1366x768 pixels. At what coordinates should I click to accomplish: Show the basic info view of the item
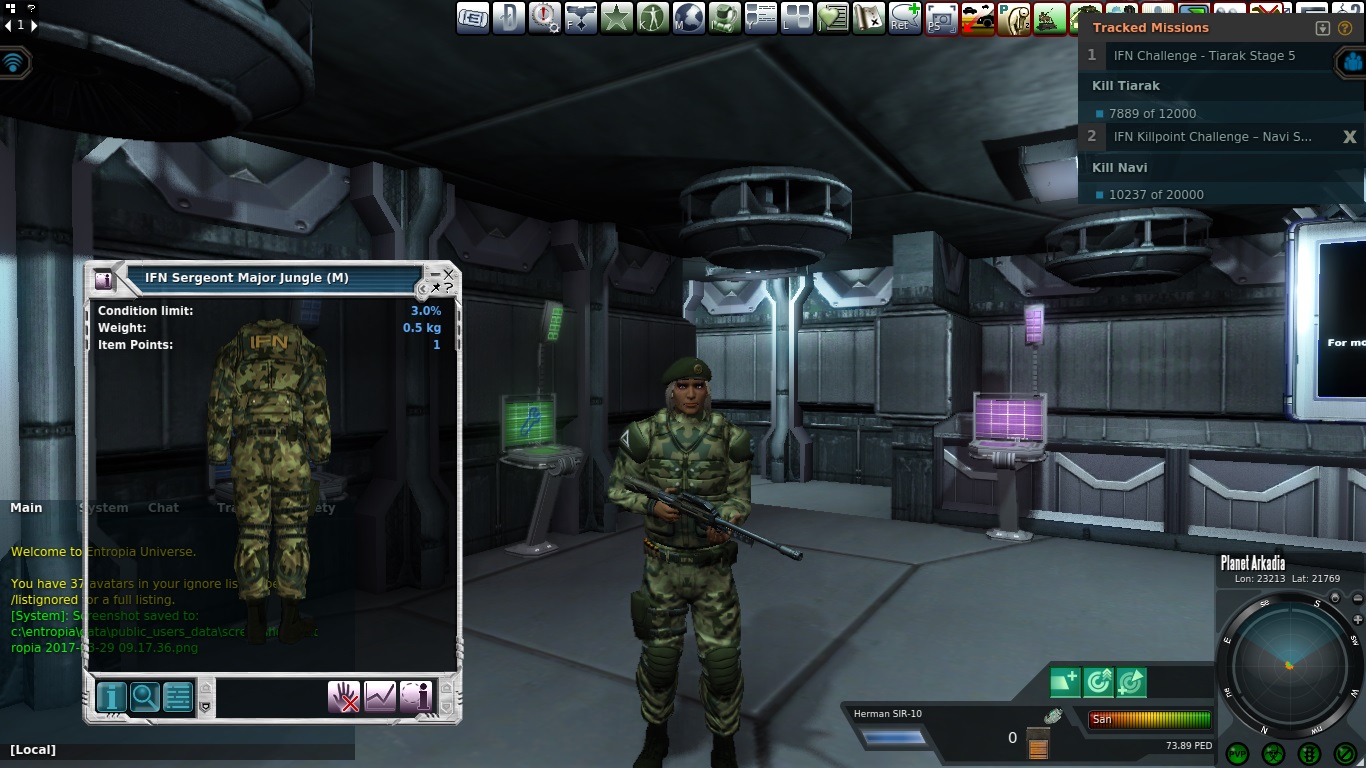111,696
